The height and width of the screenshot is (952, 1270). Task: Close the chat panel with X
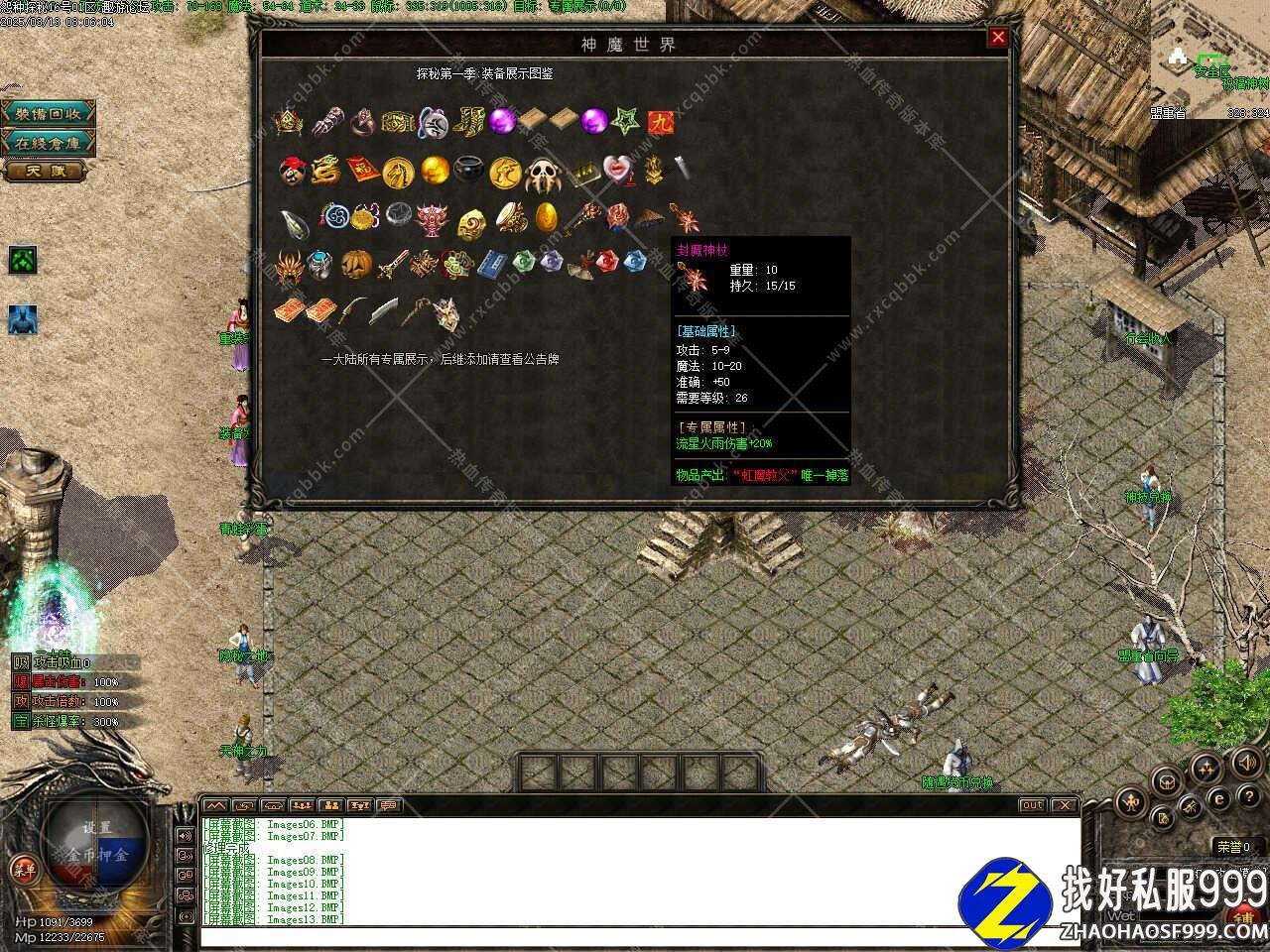click(x=1064, y=805)
